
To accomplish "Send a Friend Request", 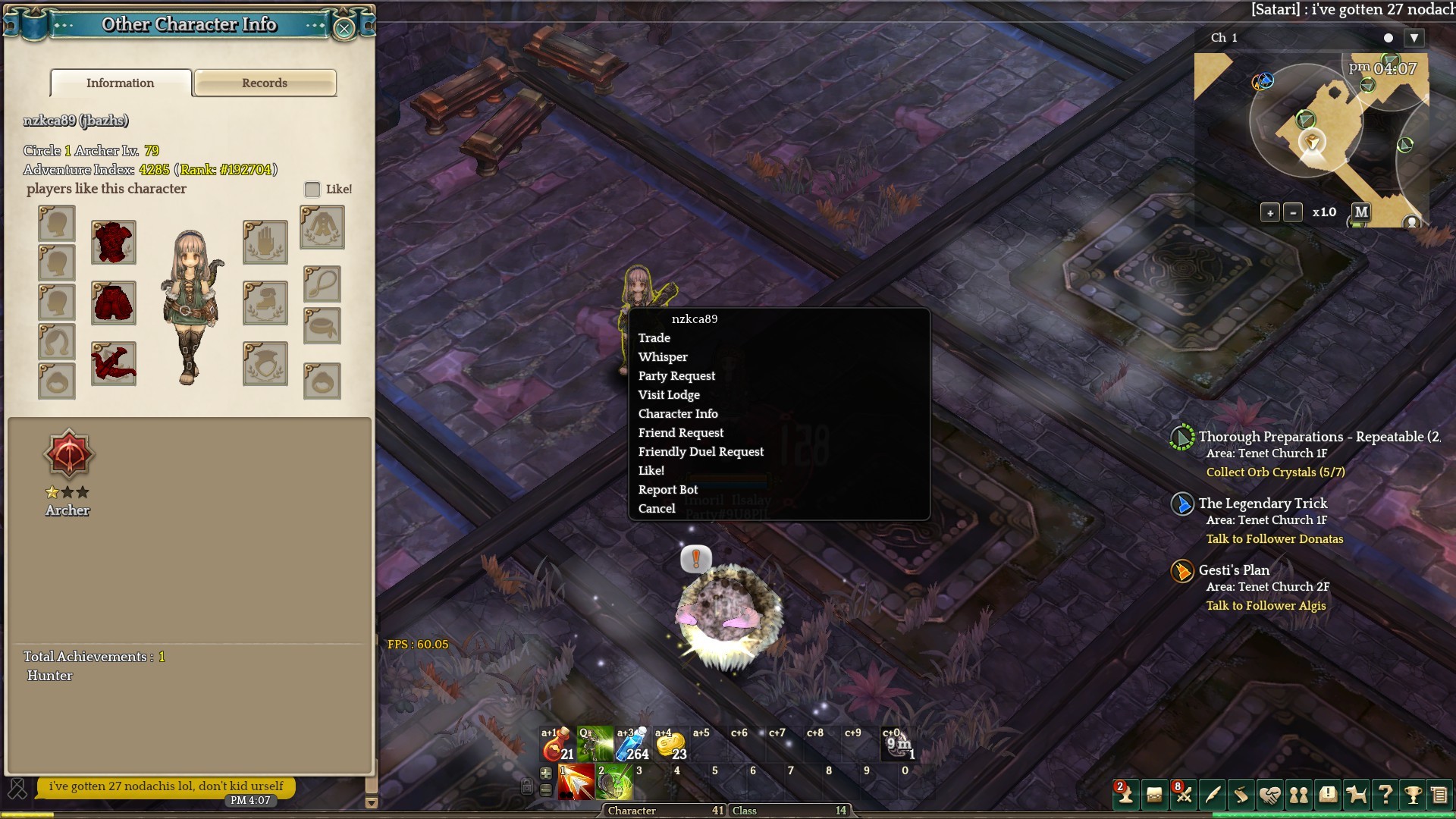I will tap(681, 433).
